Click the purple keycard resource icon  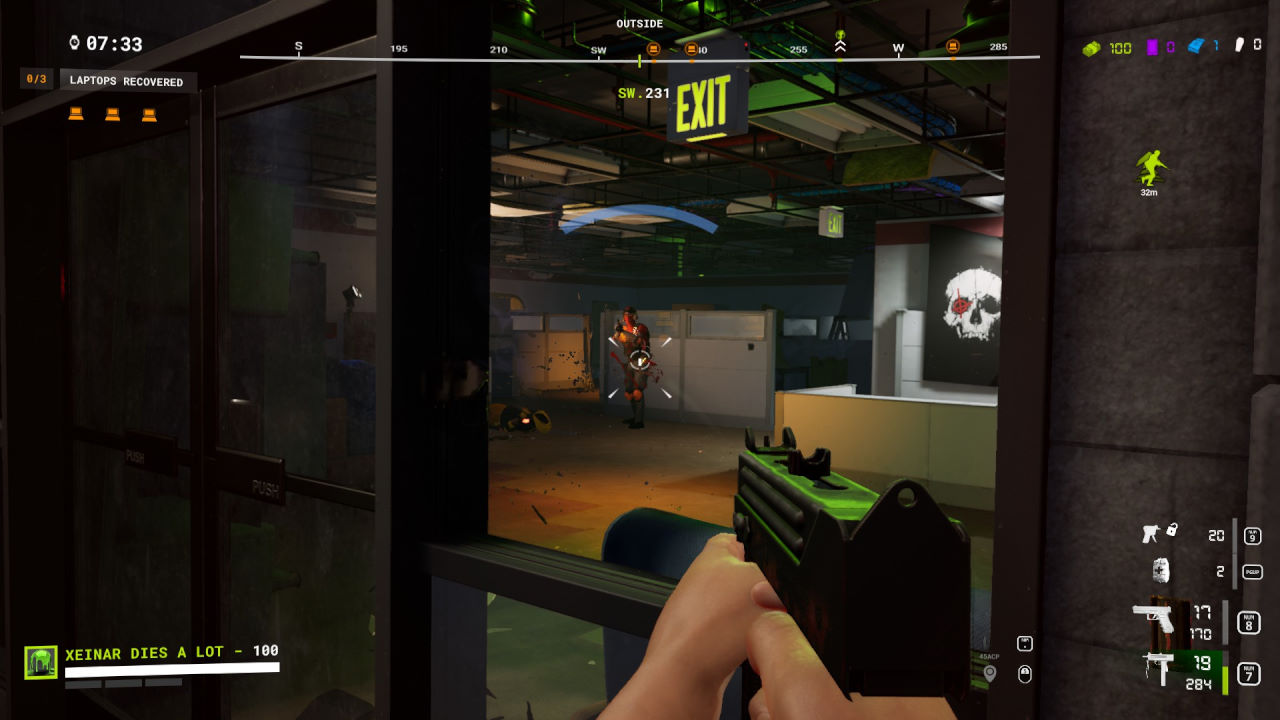1152,47
